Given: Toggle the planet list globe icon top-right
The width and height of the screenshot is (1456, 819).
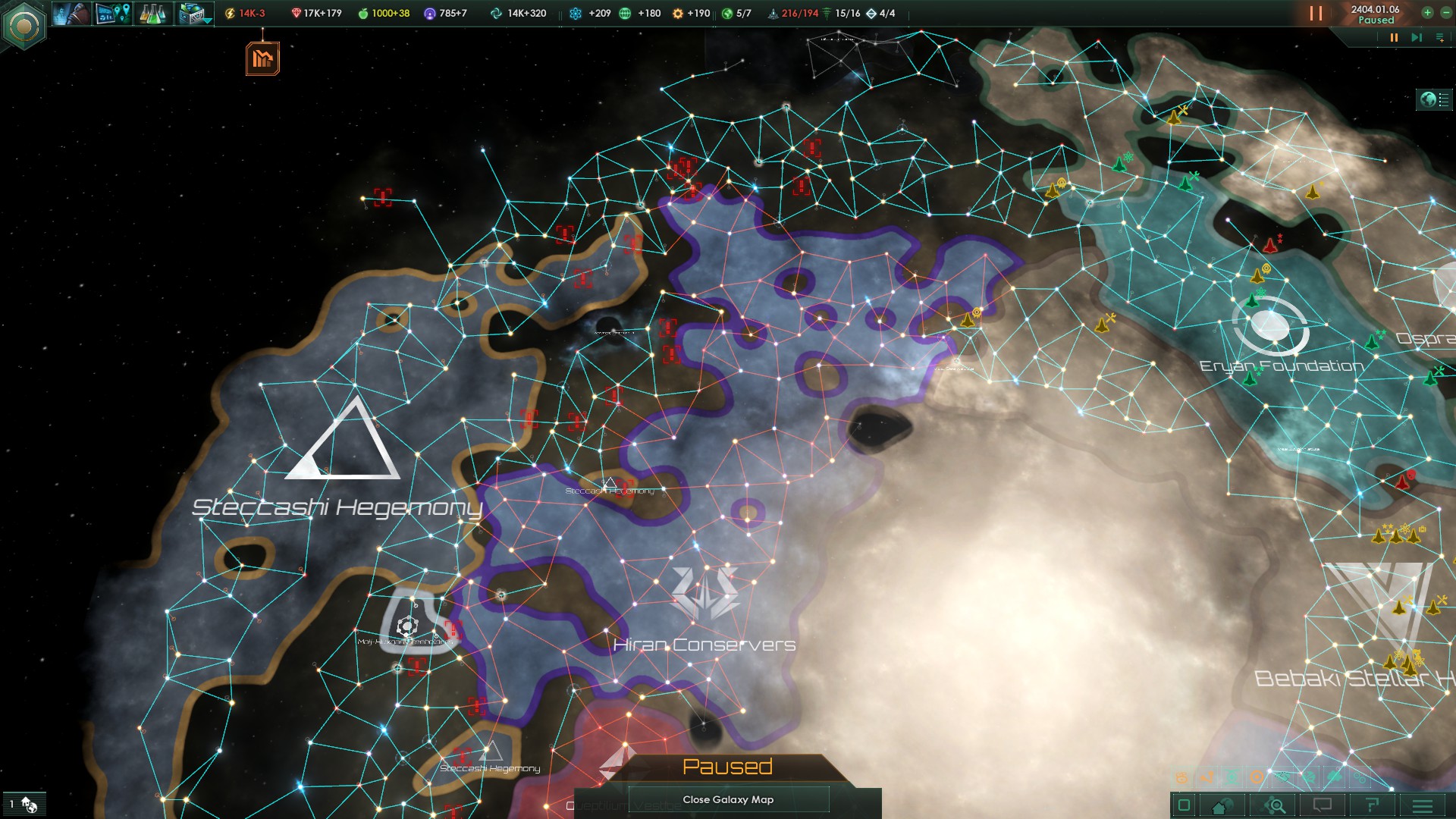Looking at the screenshot, I should (1429, 98).
